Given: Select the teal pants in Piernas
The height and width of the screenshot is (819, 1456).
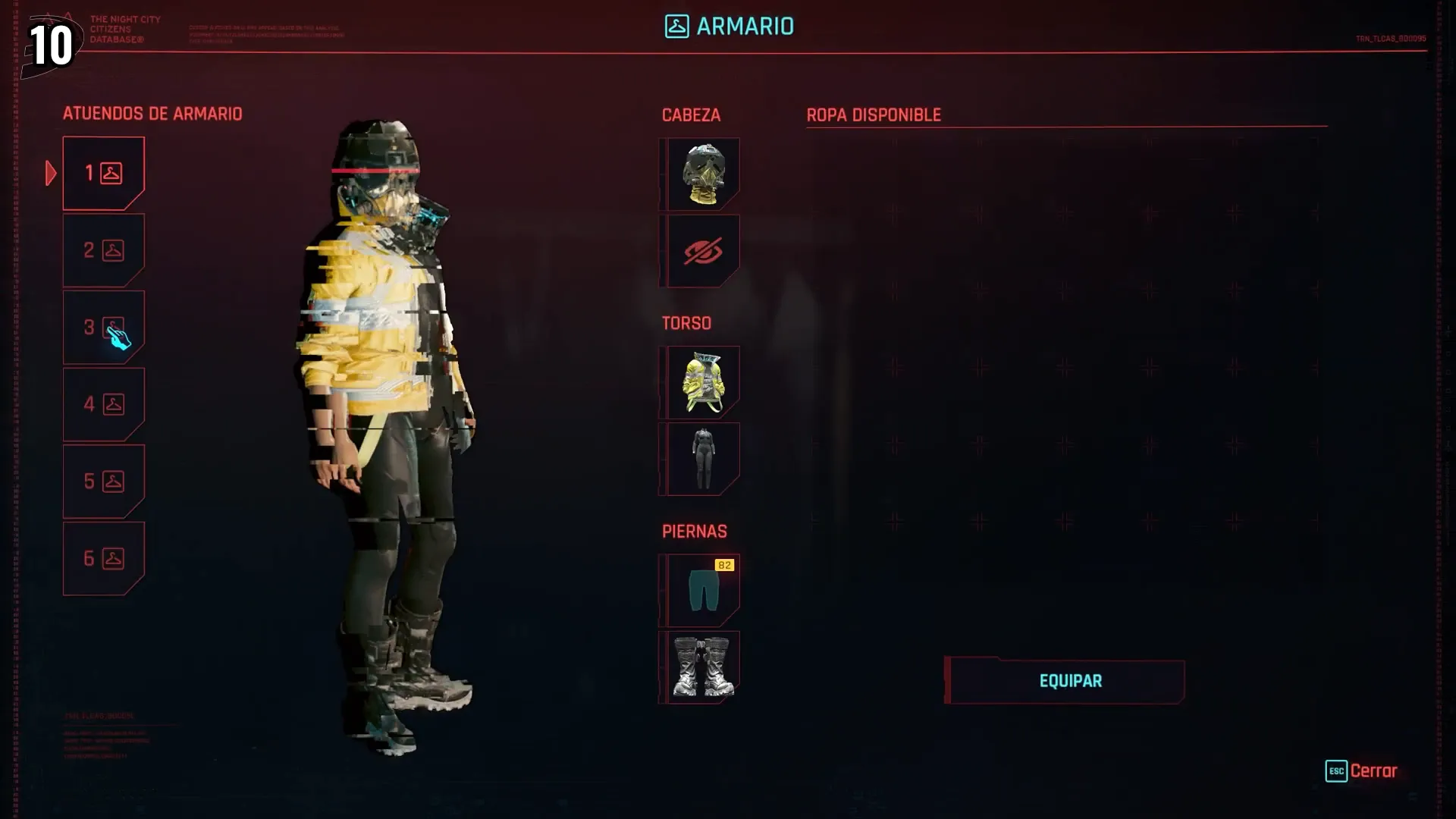Looking at the screenshot, I should tap(701, 591).
